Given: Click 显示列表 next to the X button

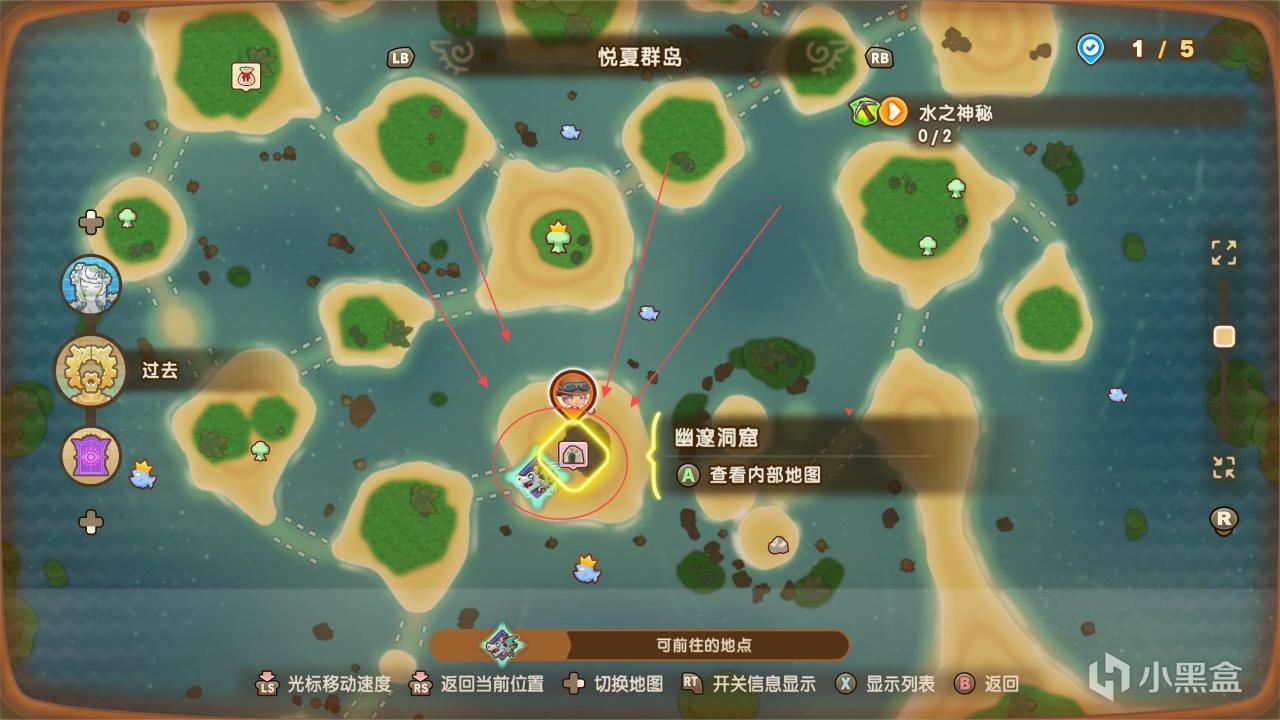Looking at the screenshot, I should (x=902, y=684).
